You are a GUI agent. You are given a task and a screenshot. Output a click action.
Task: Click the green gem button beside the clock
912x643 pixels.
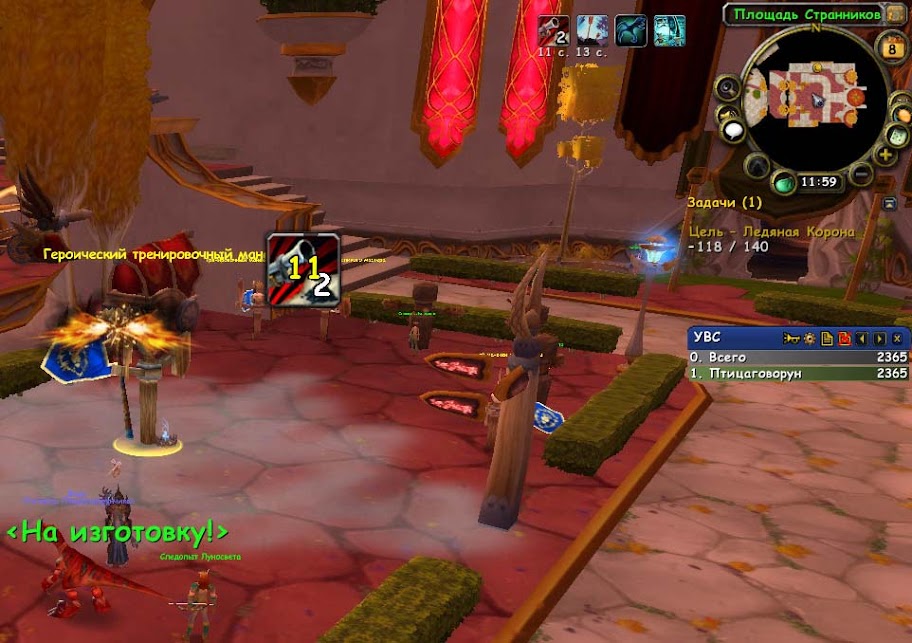pyautogui.click(x=785, y=183)
